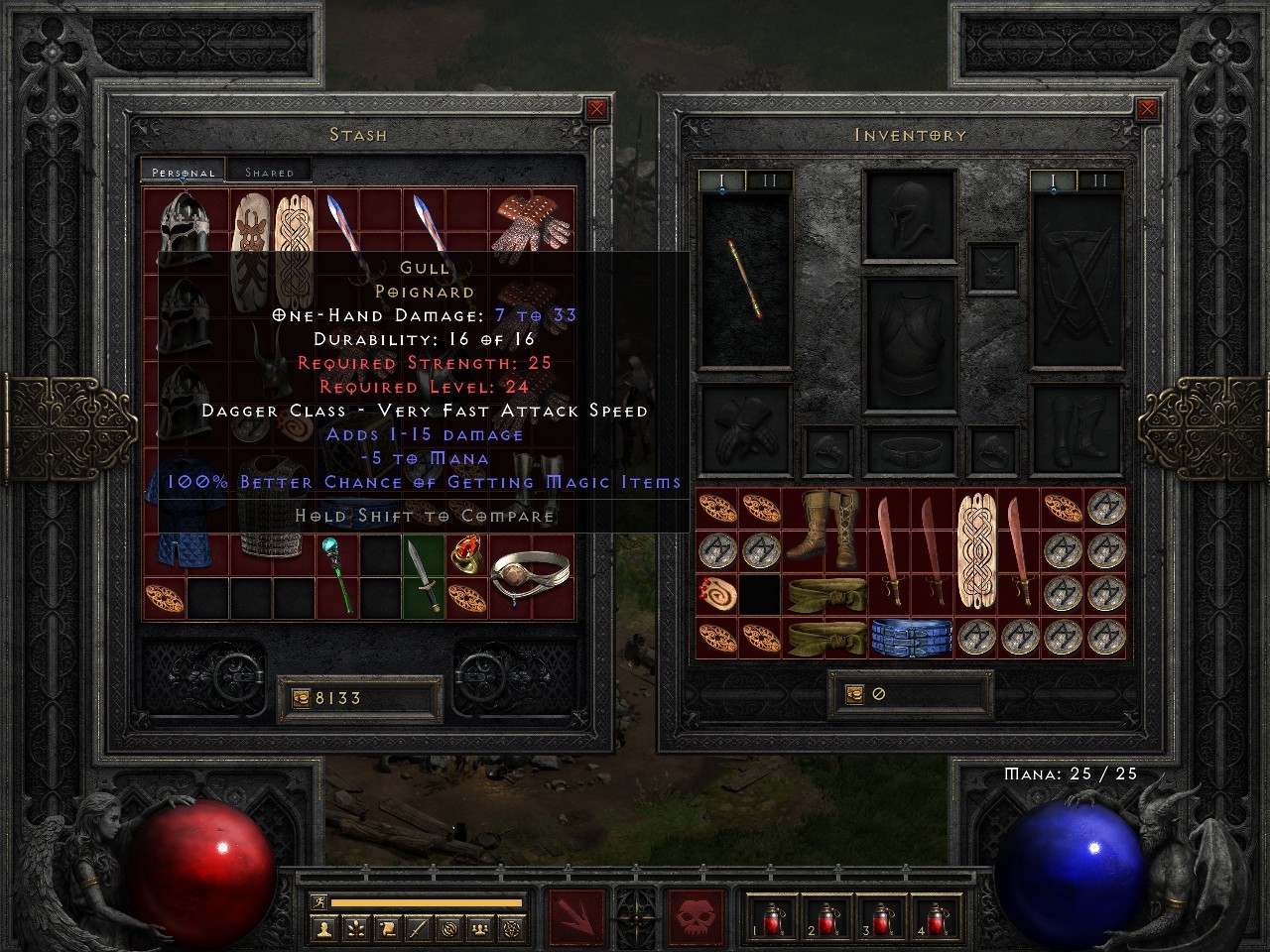This screenshot has height=952, width=1270.
Task: Open the quest log scroll icon on mini panel
Action: (387, 929)
